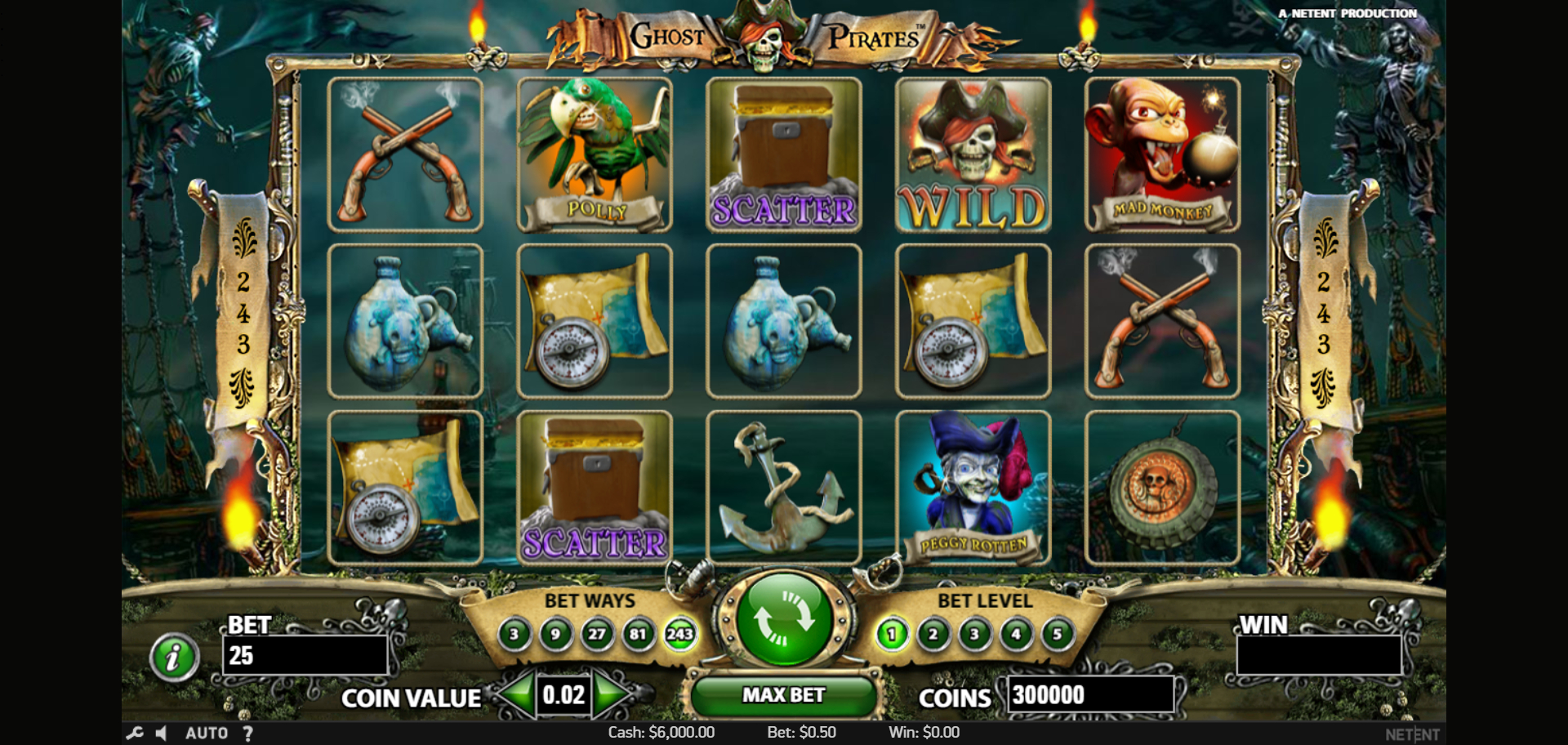Open help with the question mark
Image resolution: width=1568 pixels, height=745 pixels.
click(247, 733)
